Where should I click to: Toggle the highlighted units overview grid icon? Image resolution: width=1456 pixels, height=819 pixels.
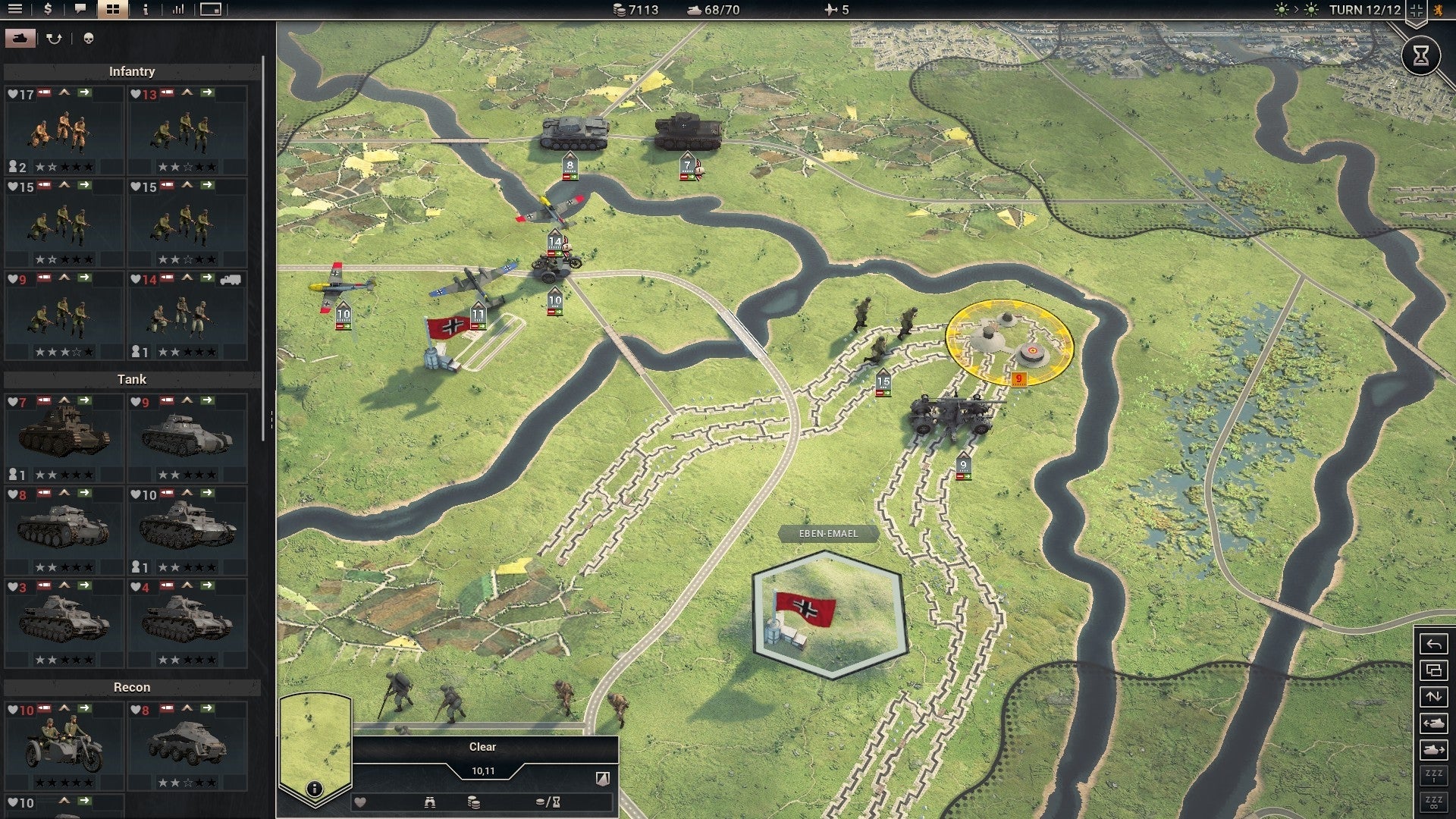click(x=114, y=9)
